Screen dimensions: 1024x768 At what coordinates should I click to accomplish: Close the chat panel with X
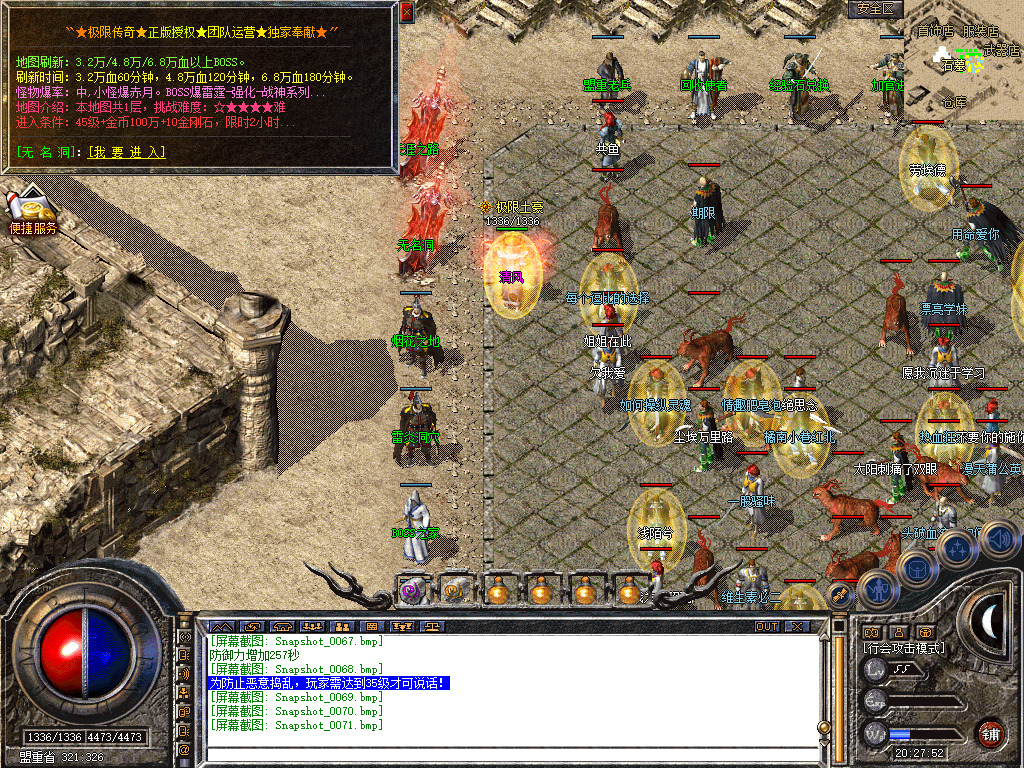797,626
